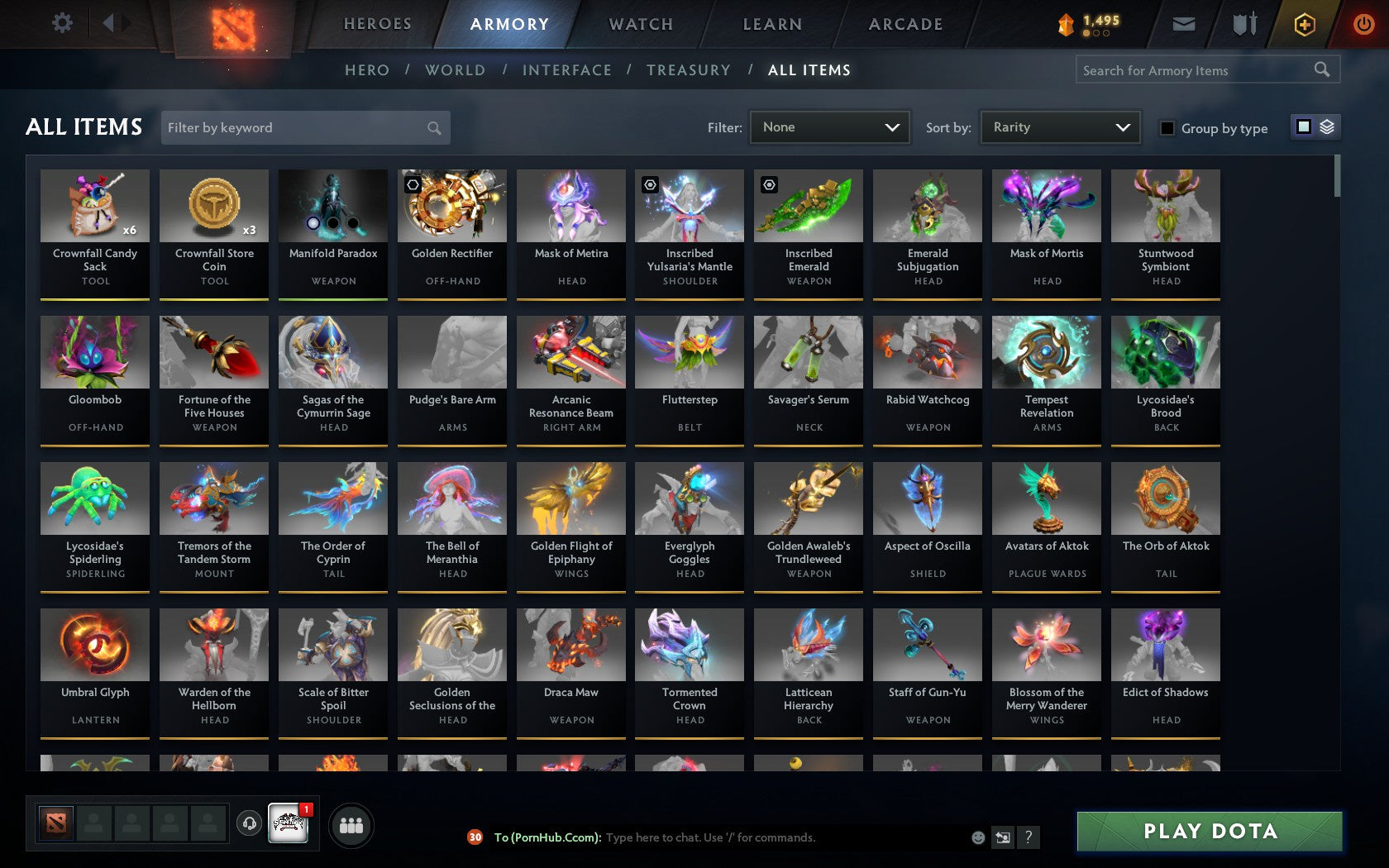Enable the Group by type checkbox
Image resolution: width=1389 pixels, height=868 pixels.
(1166, 128)
